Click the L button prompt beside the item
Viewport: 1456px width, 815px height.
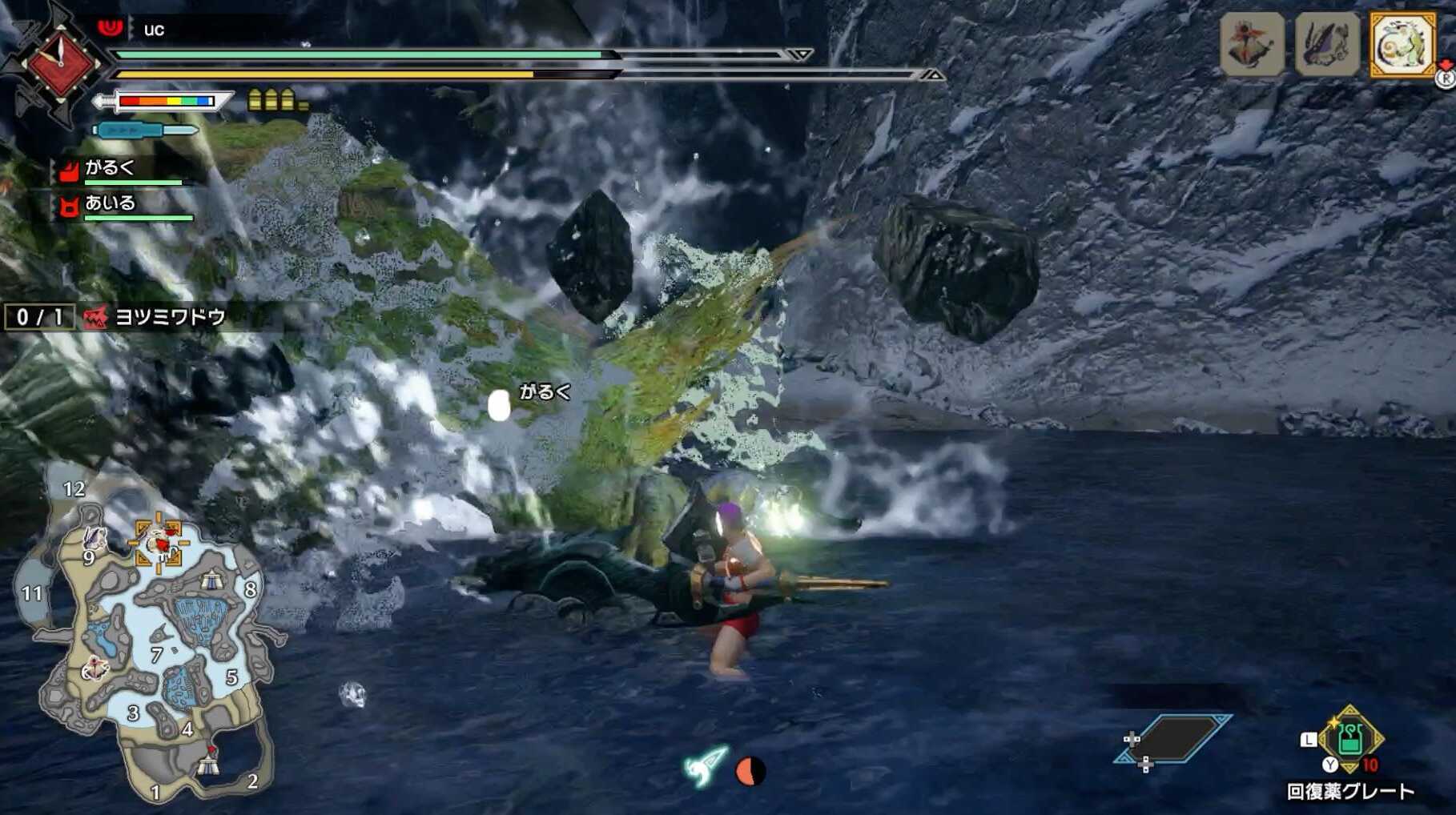pos(1309,740)
